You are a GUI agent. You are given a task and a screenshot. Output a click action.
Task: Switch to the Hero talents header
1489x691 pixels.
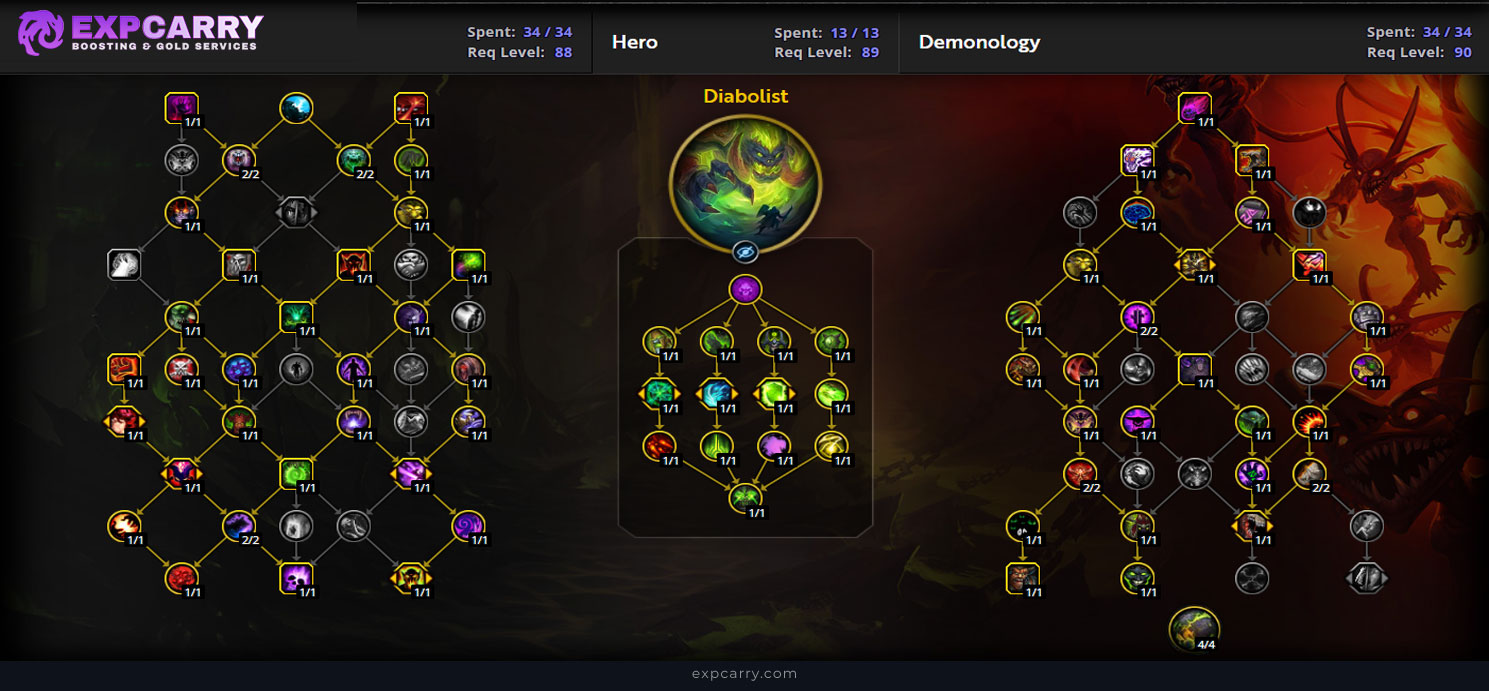coord(635,42)
